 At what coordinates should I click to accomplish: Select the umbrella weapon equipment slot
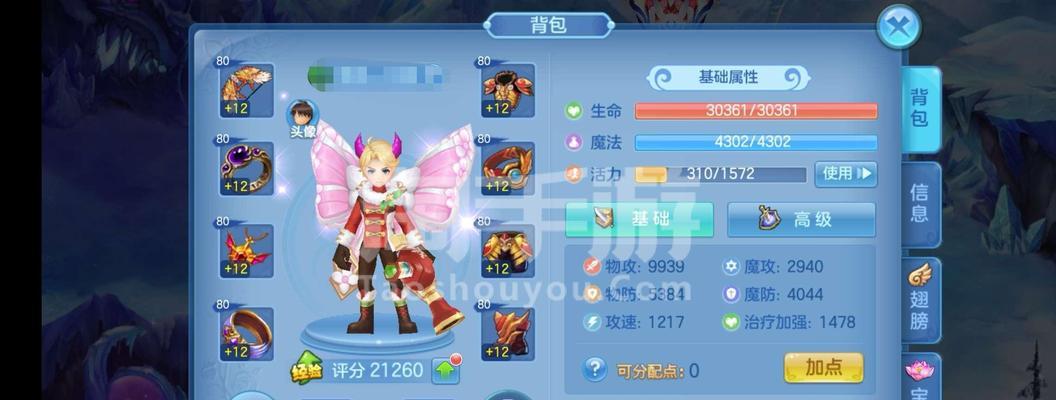pos(246,92)
